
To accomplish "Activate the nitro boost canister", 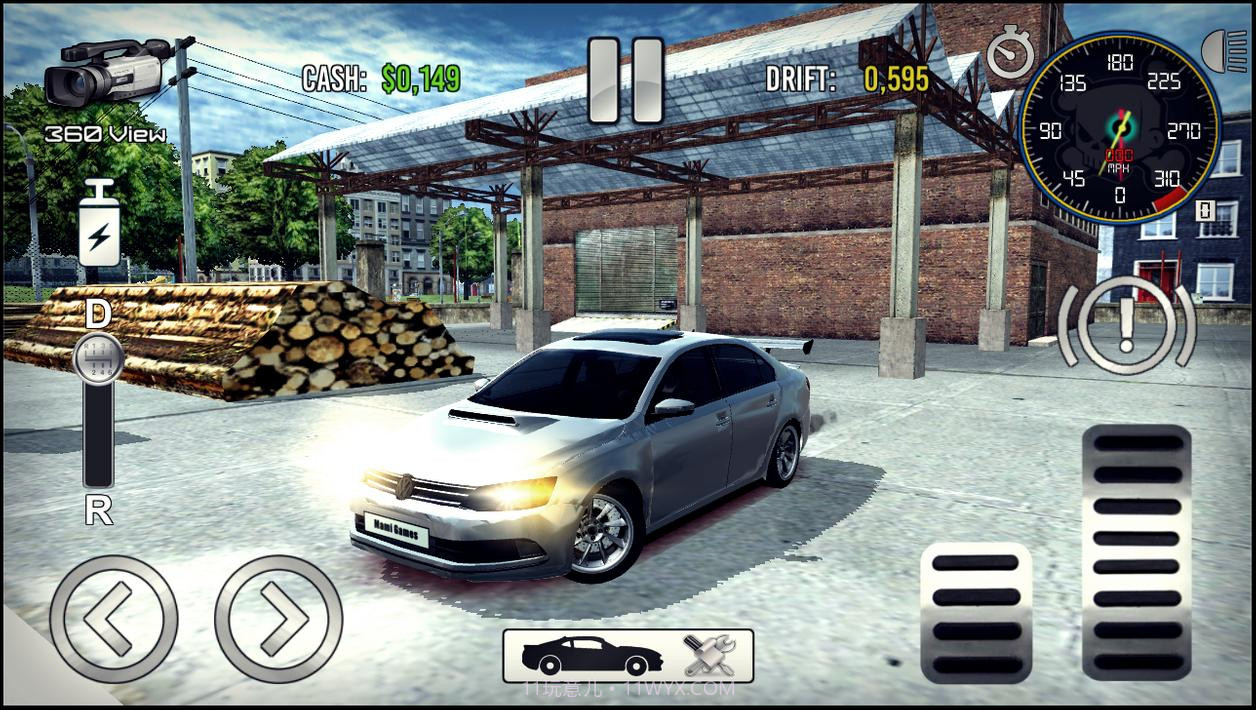I will coord(99,226).
